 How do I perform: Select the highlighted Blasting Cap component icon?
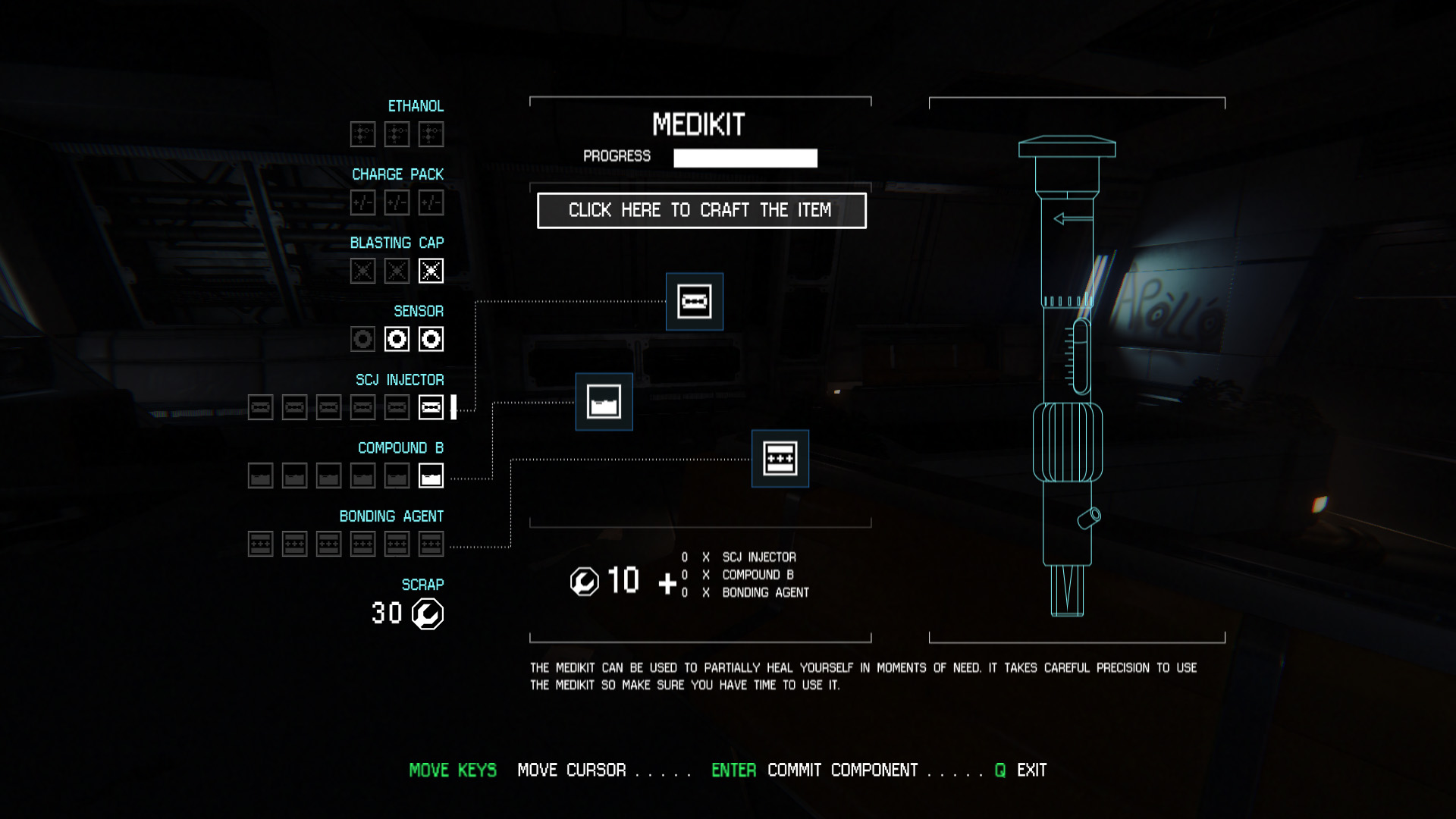430,271
